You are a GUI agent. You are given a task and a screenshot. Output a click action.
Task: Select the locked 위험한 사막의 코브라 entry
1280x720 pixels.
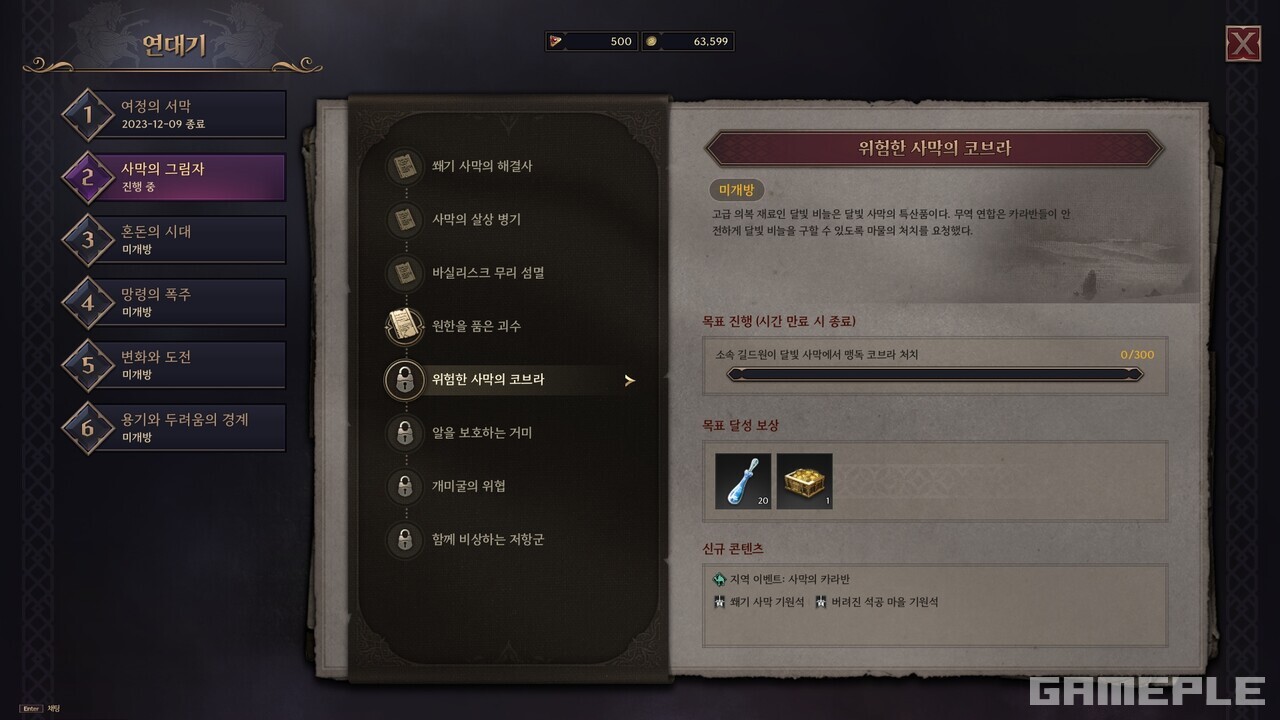tap(487, 380)
